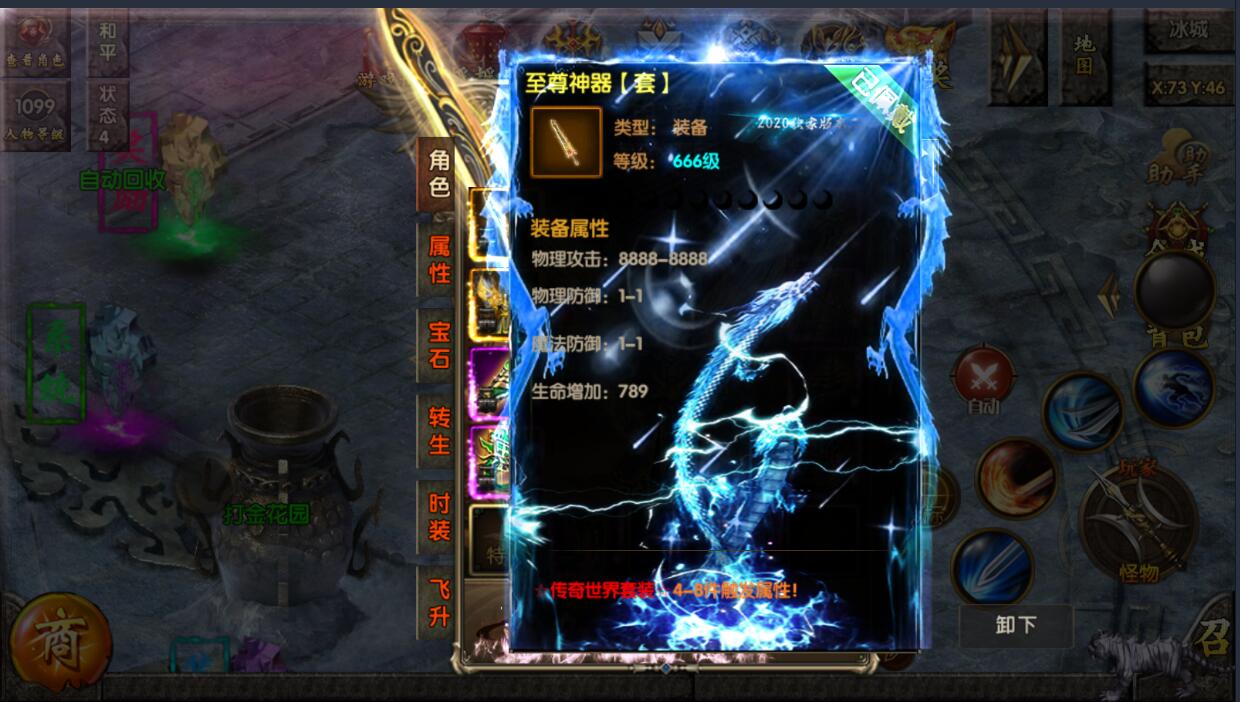Image resolution: width=1240 pixels, height=702 pixels.
Task: Toggle the 和平 peace mode button
Action: (x=108, y=42)
